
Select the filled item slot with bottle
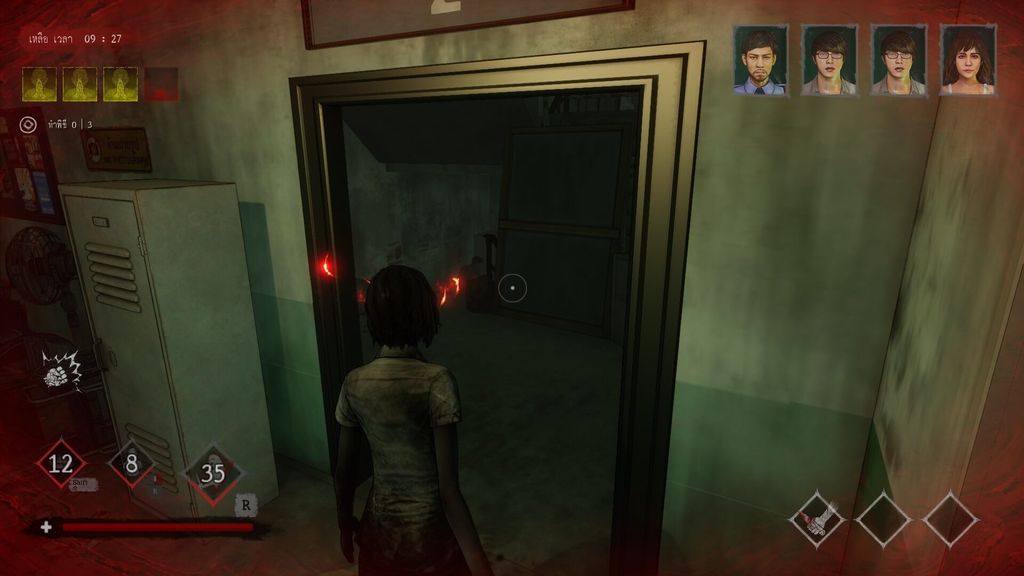816,519
